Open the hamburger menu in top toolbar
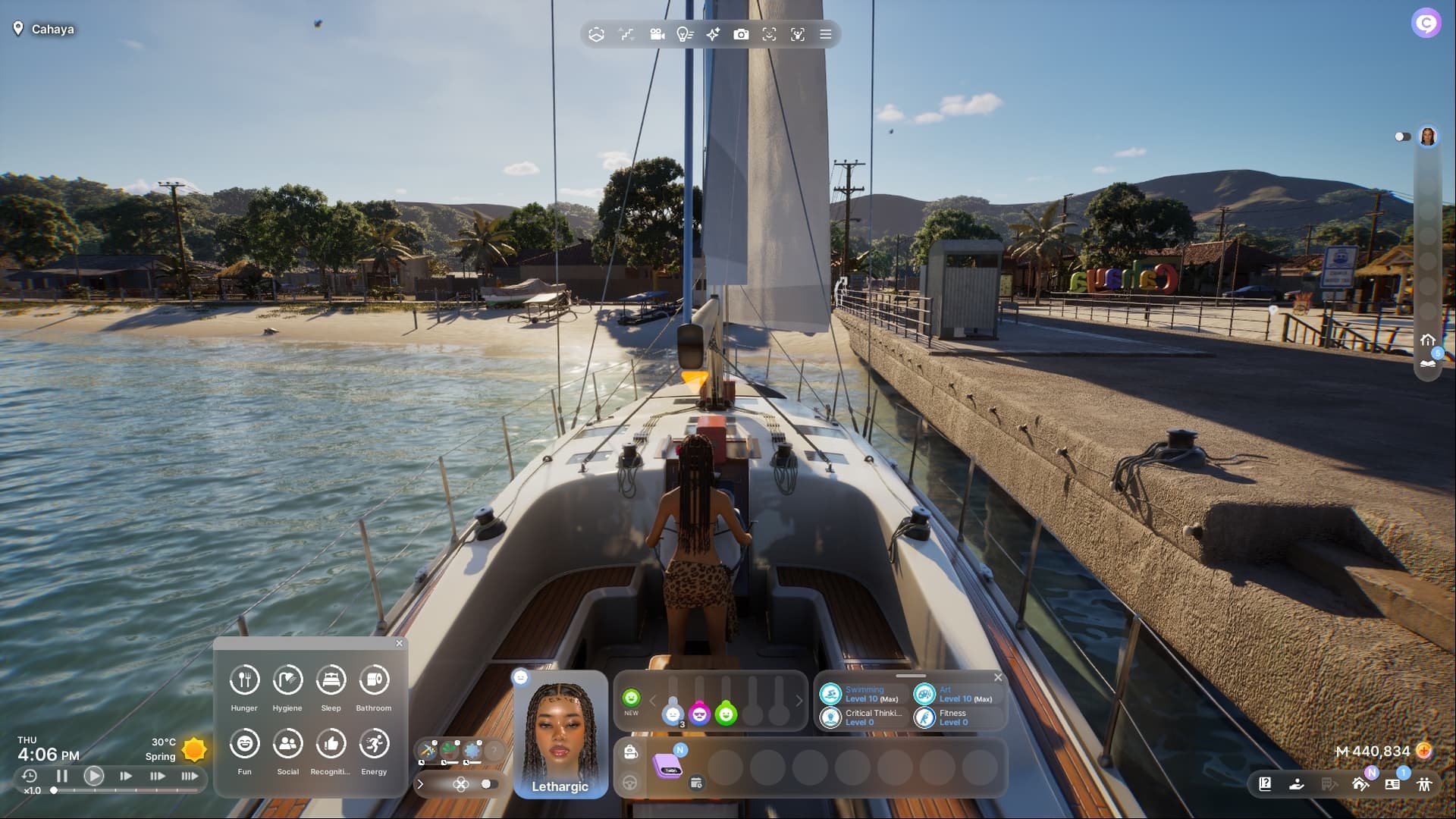 [826, 34]
